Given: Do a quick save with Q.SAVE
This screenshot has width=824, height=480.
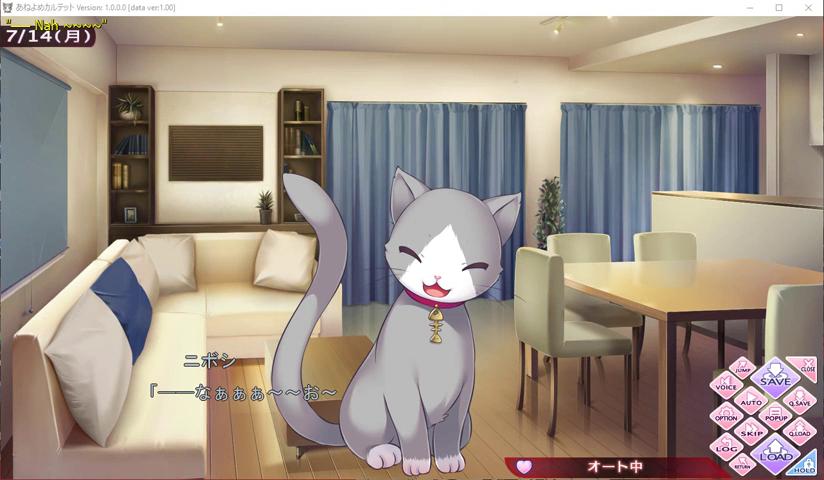Looking at the screenshot, I should click(800, 402).
